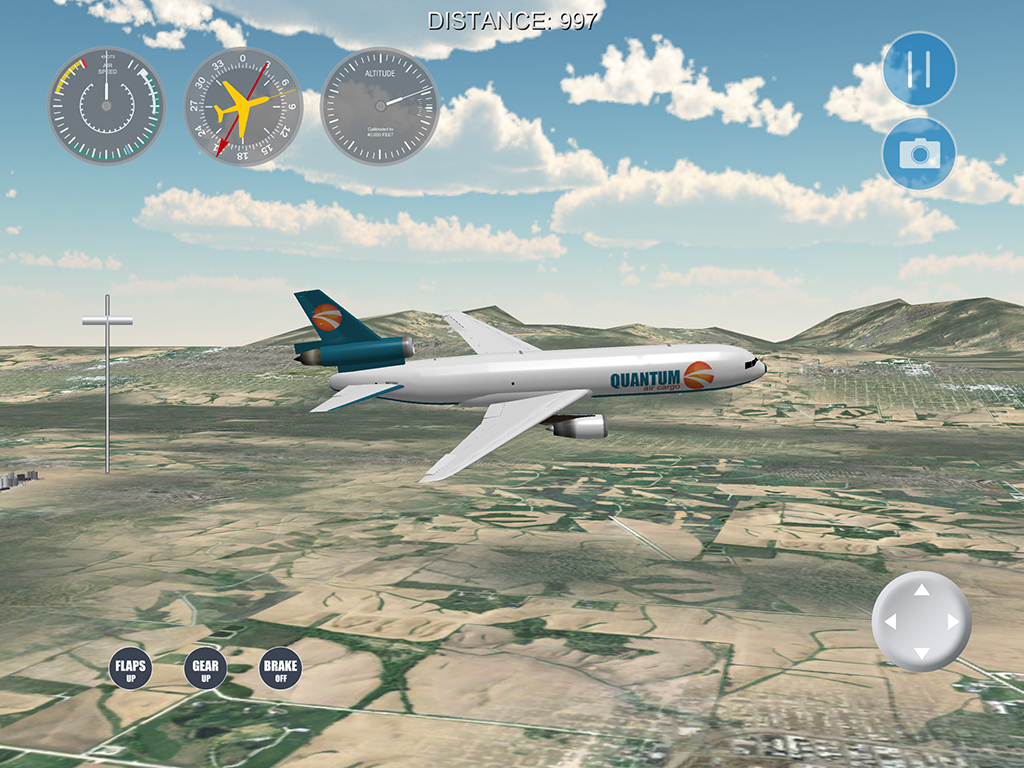The height and width of the screenshot is (768, 1024).
Task: Tap the up arrow on the joystick
Action: [922, 590]
